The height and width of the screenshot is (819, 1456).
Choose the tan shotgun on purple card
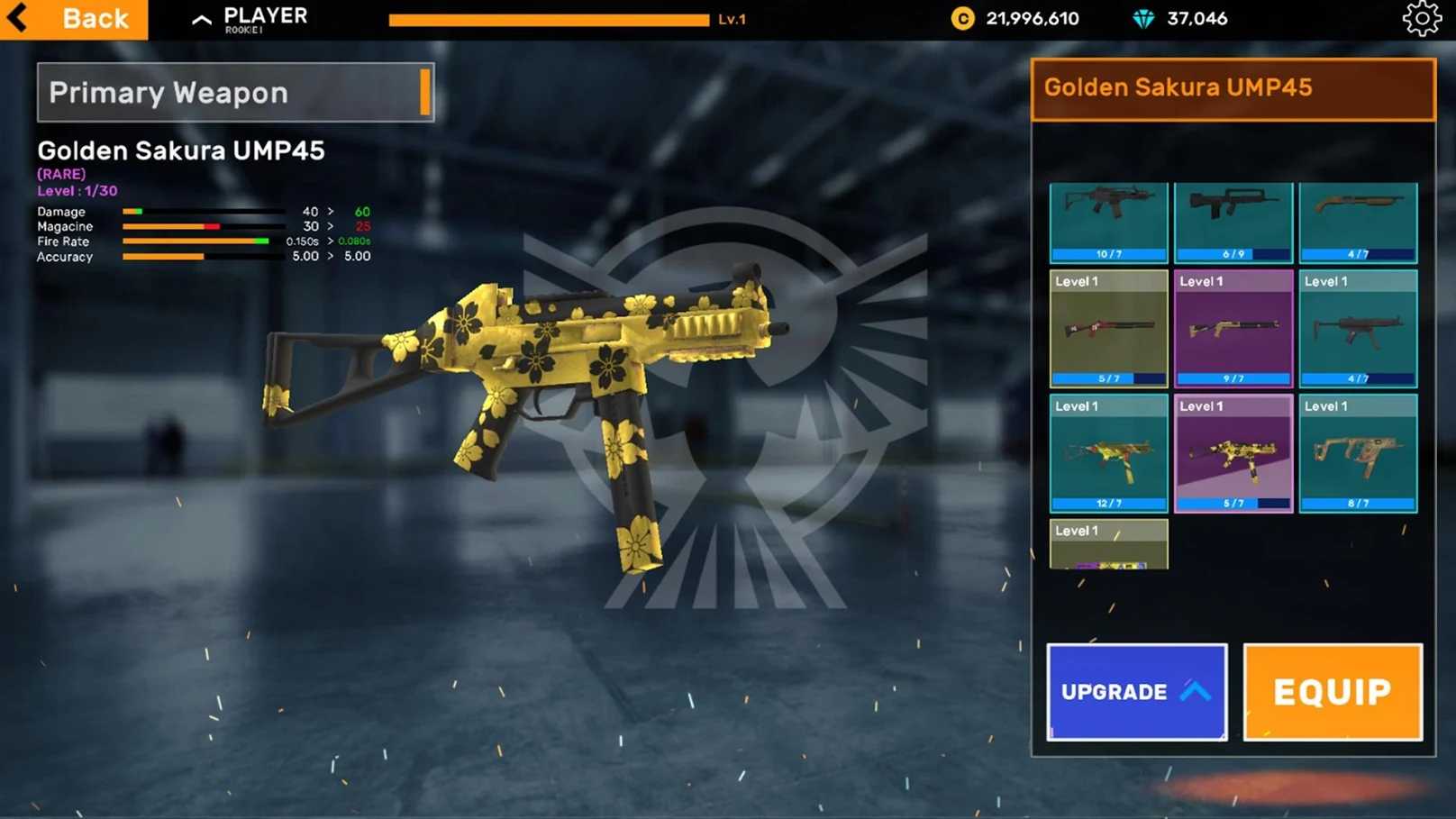tap(1233, 329)
